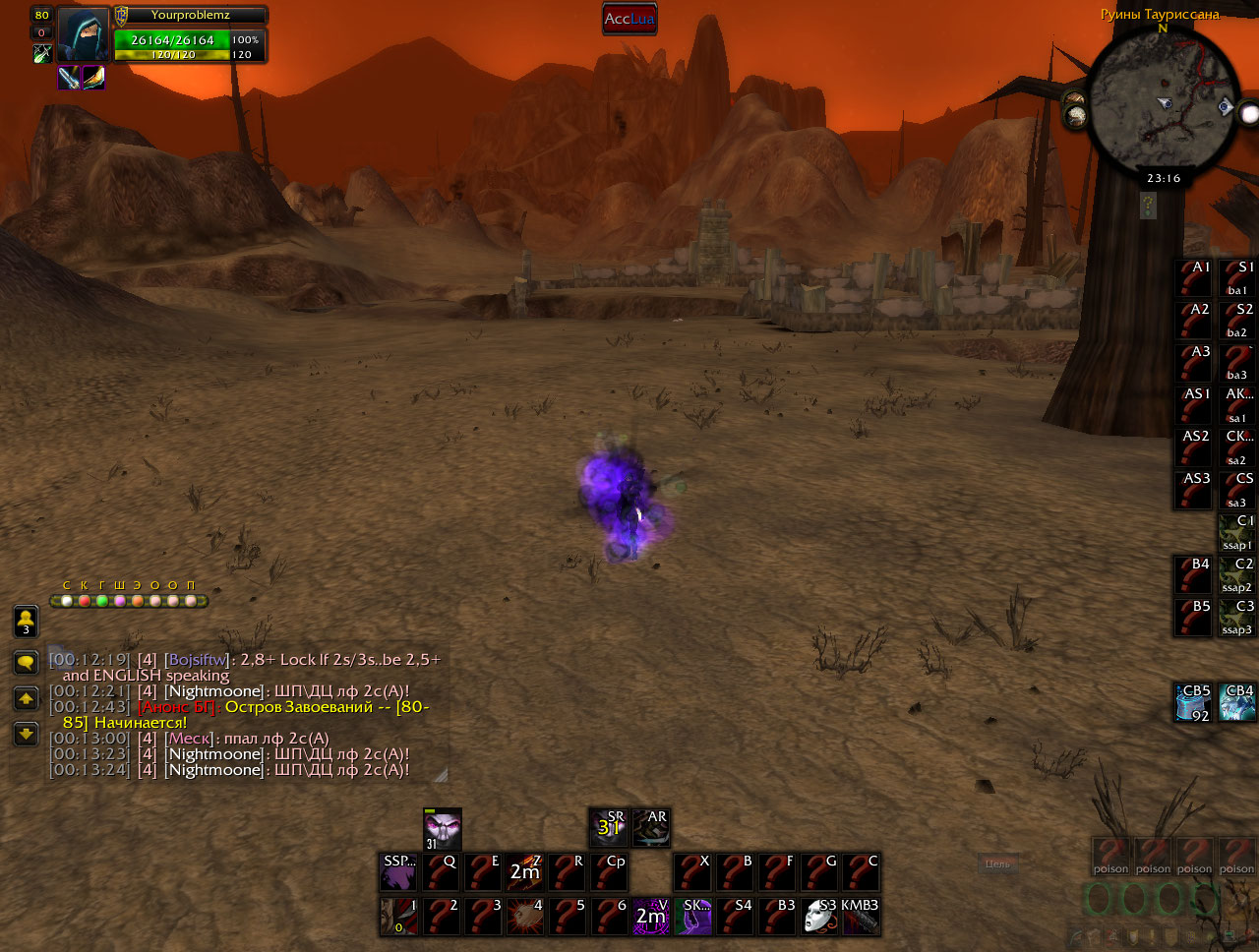Use the CB5 item with 92 count
Image resolution: width=1259 pixels, height=952 pixels.
coord(1193,702)
